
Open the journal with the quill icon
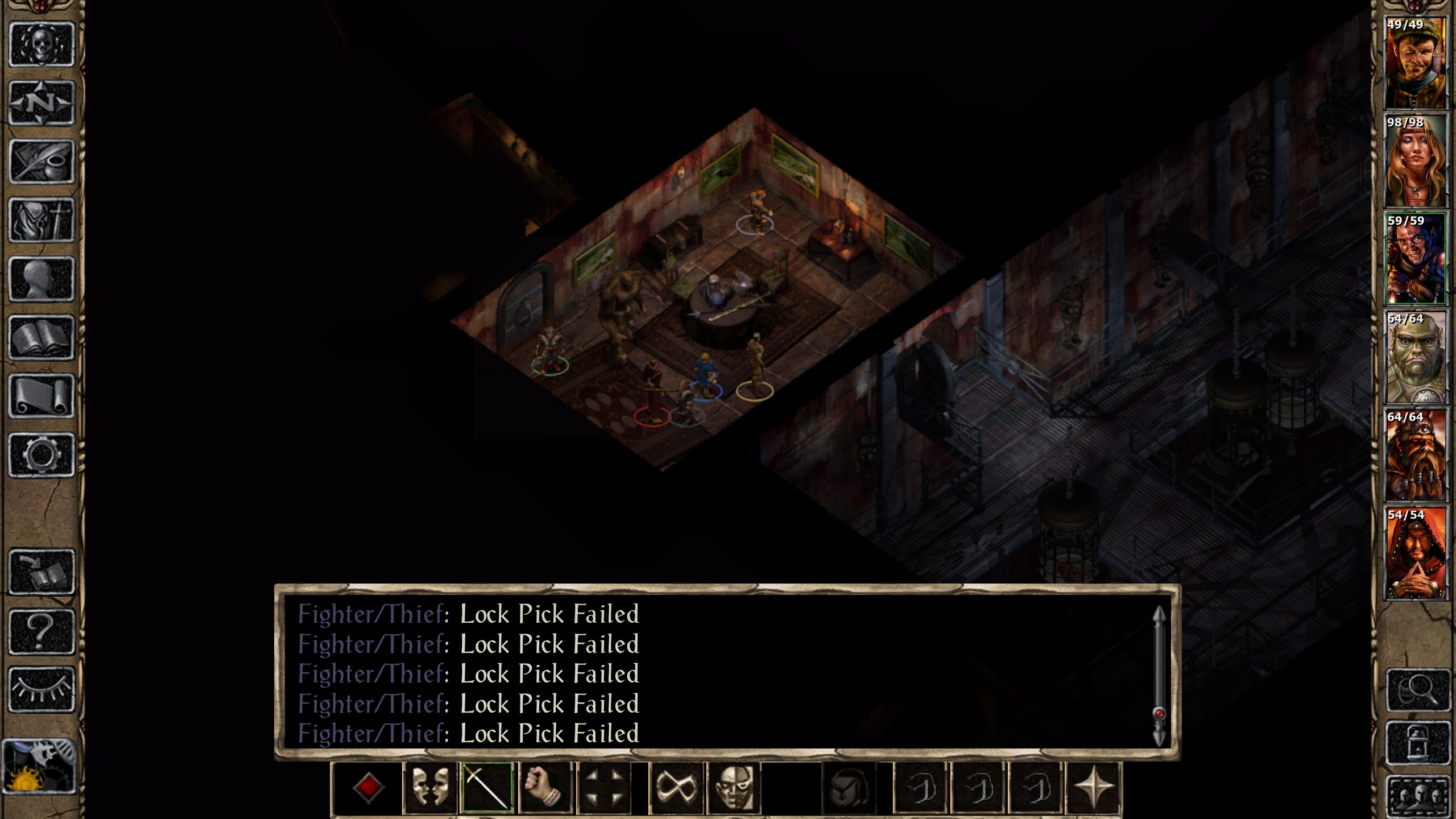(42, 162)
